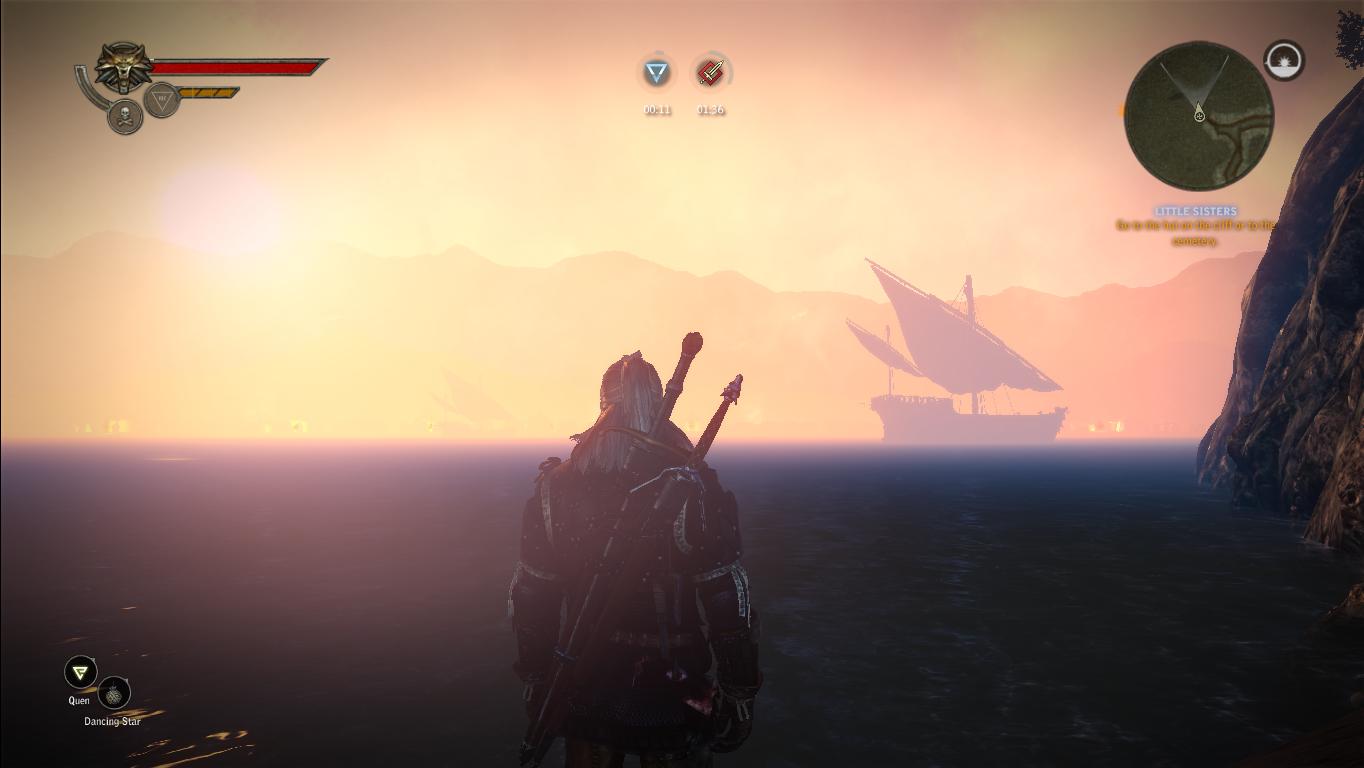Select the Quen sign slot

(80, 673)
